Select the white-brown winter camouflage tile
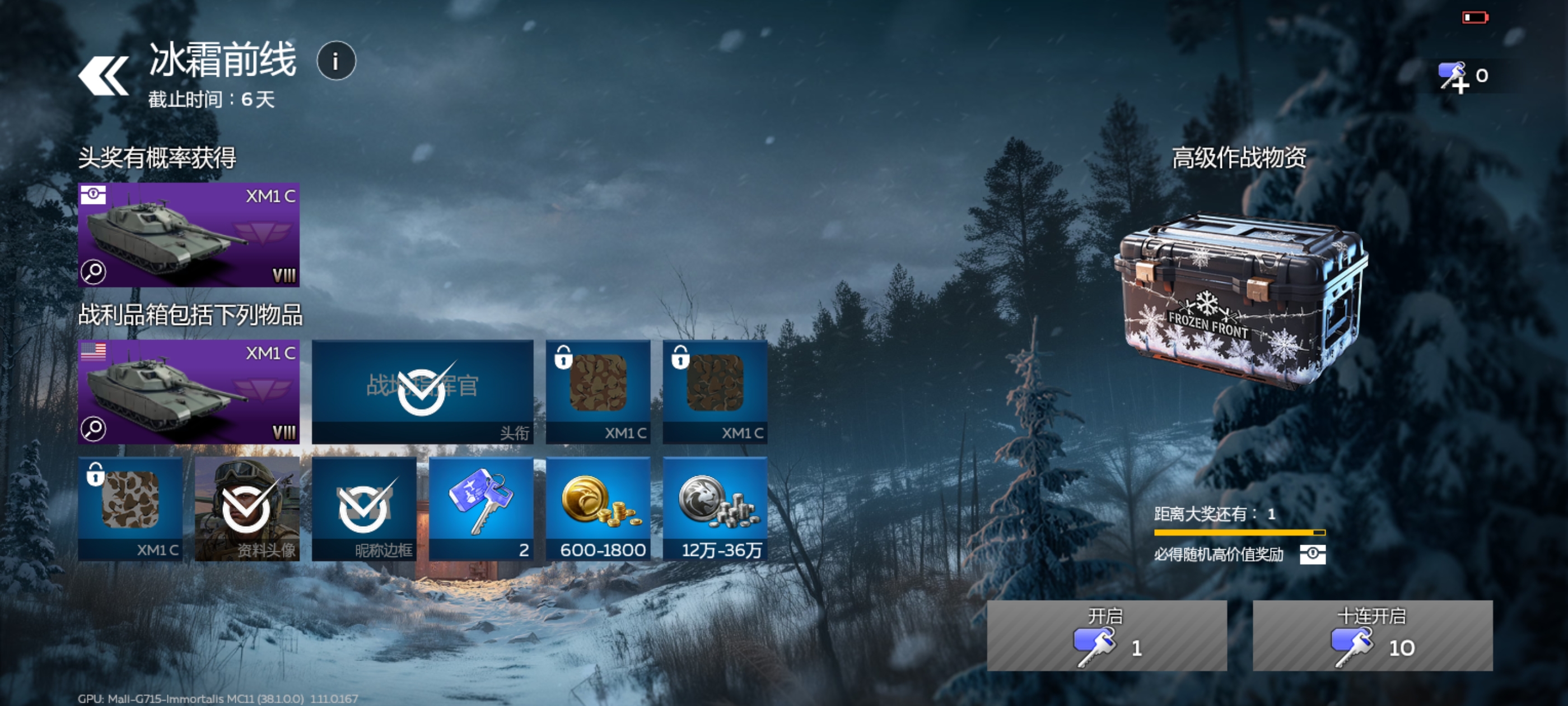 click(130, 508)
